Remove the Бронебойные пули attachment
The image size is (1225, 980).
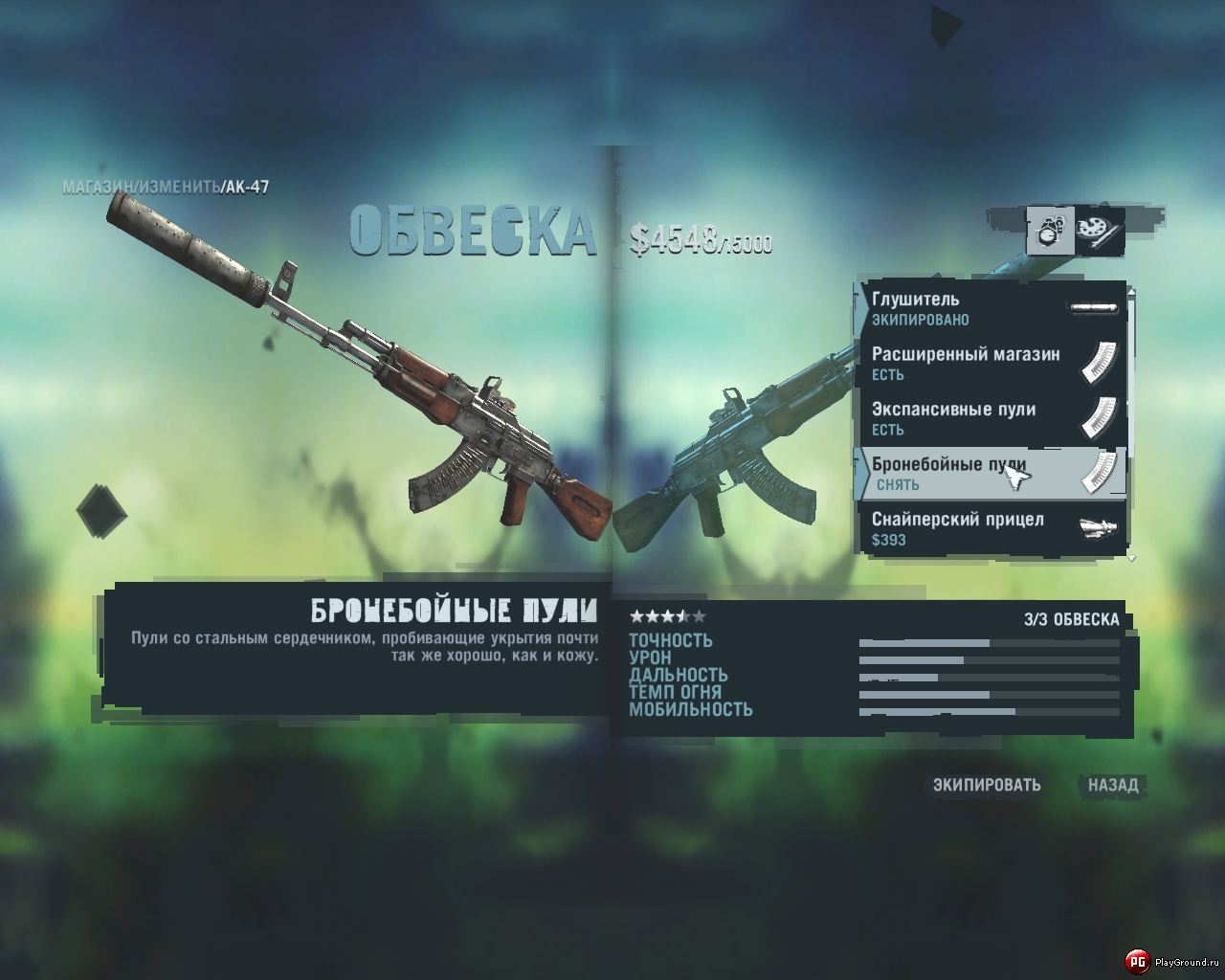tap(991, 474)
